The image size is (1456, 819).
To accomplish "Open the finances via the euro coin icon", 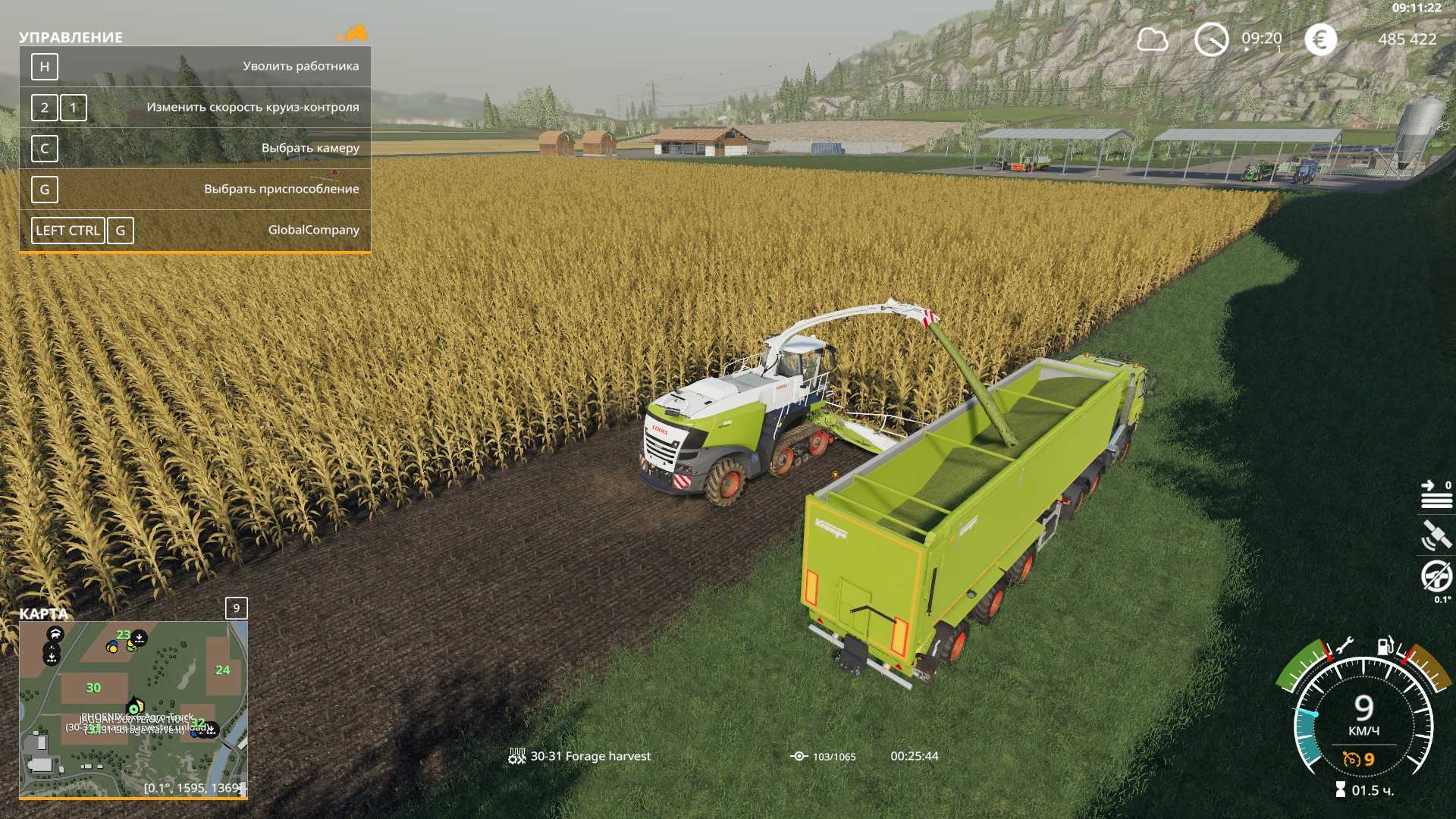I will coord(1320,39).
